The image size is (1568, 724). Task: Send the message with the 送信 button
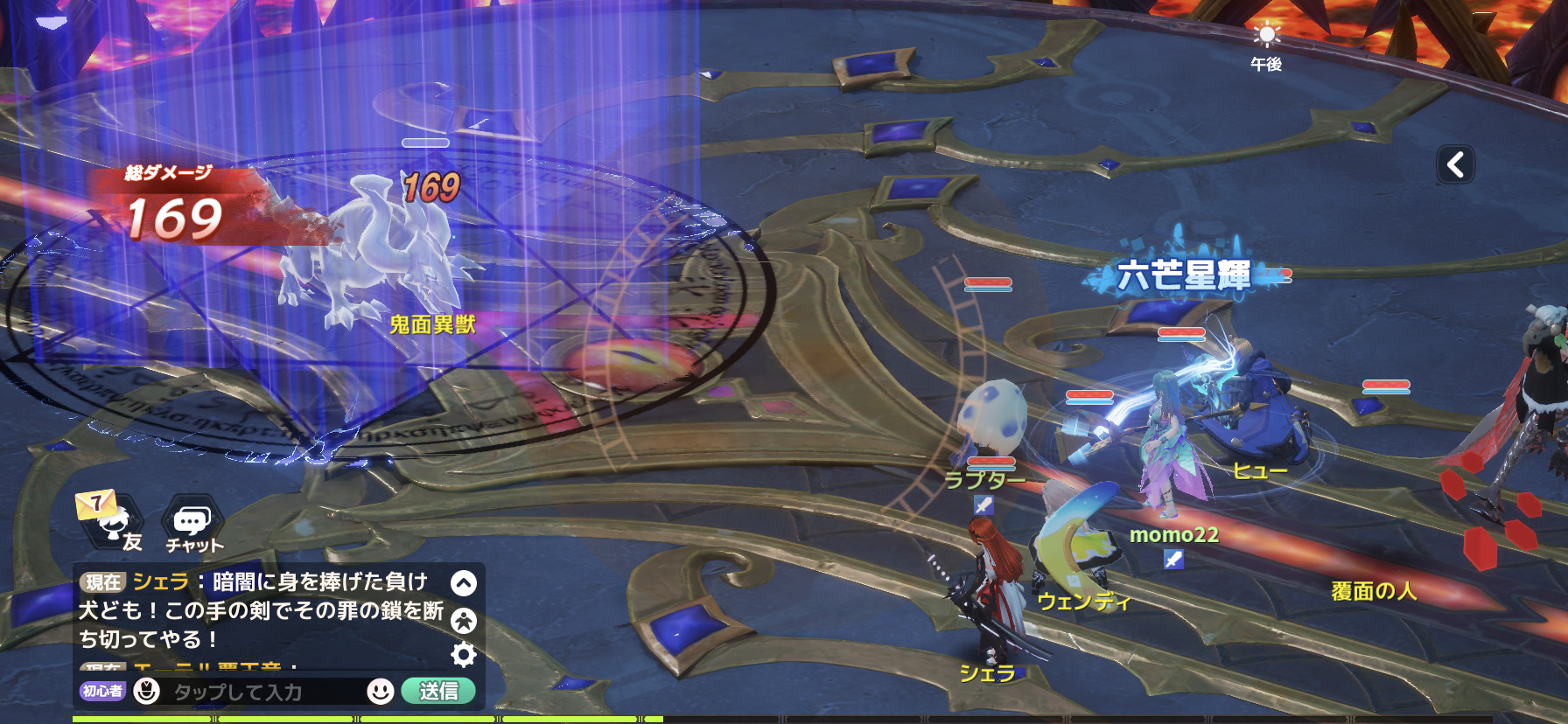point(438,691)
